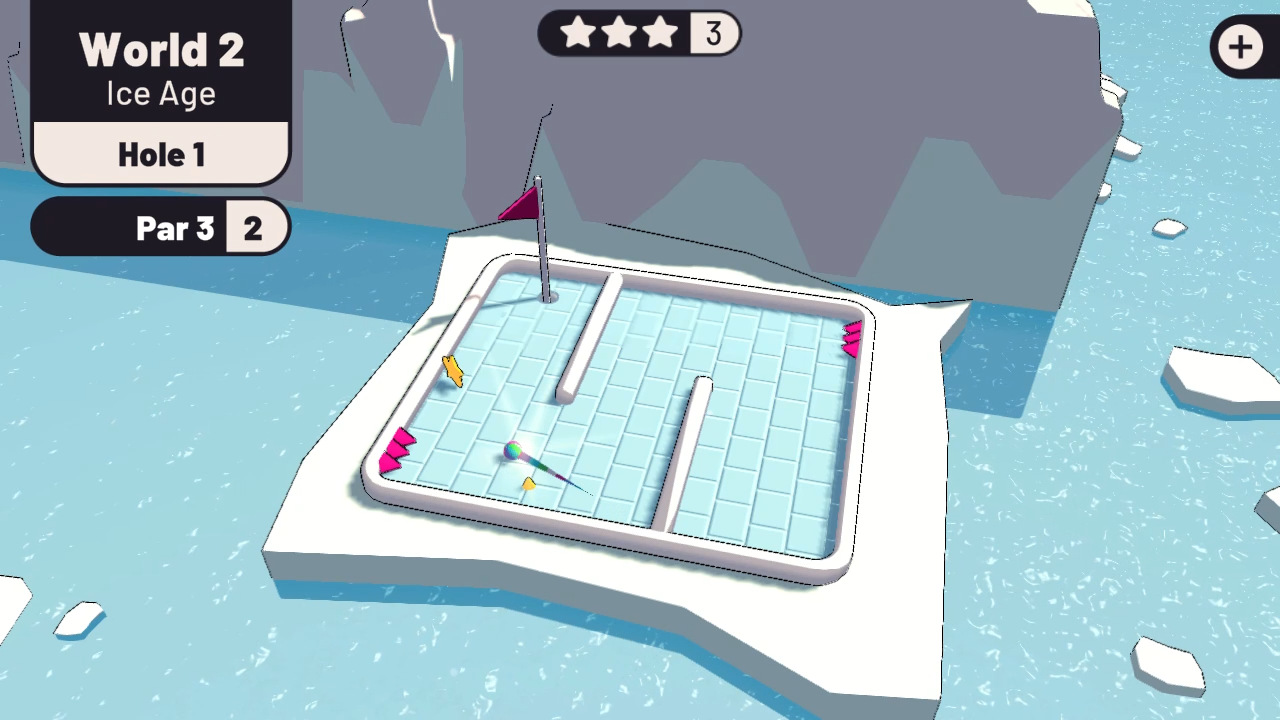Click the star score counter showing 3
This screenshot has height=720, width=1280.
point(713,34)
